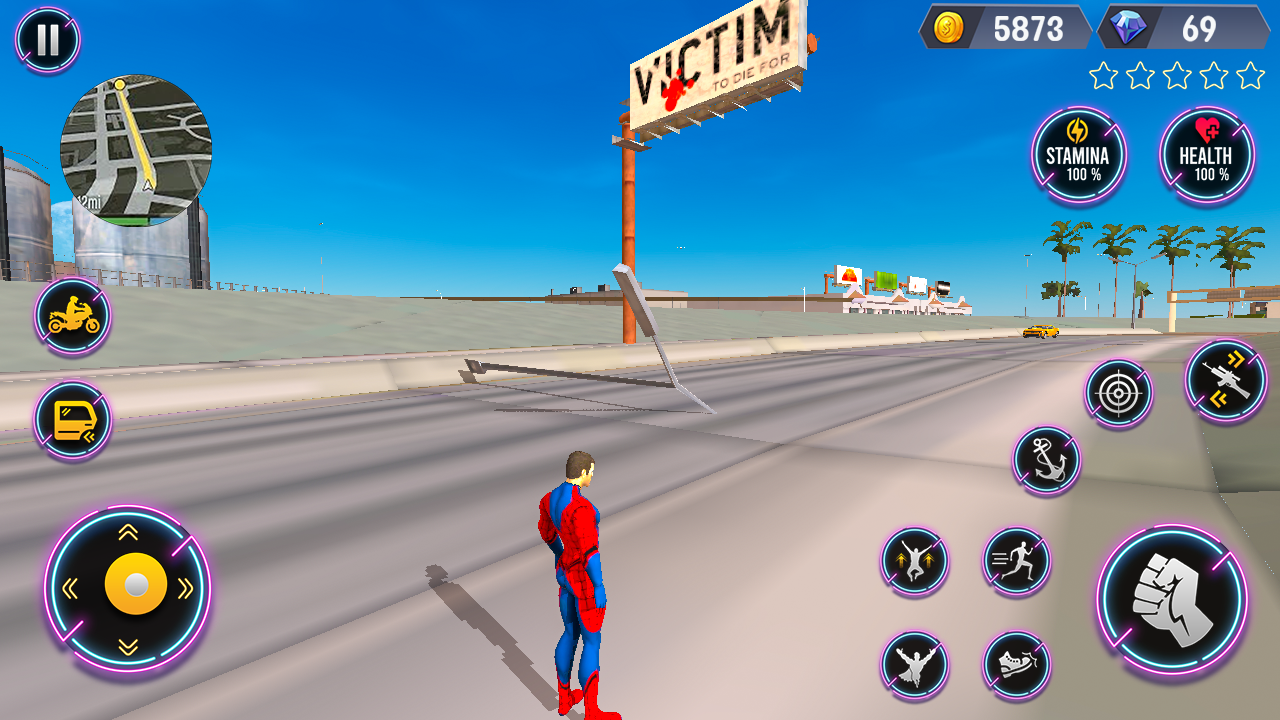
Task: Tap the motorcycle spawn icon
Action: pos(70,318)
